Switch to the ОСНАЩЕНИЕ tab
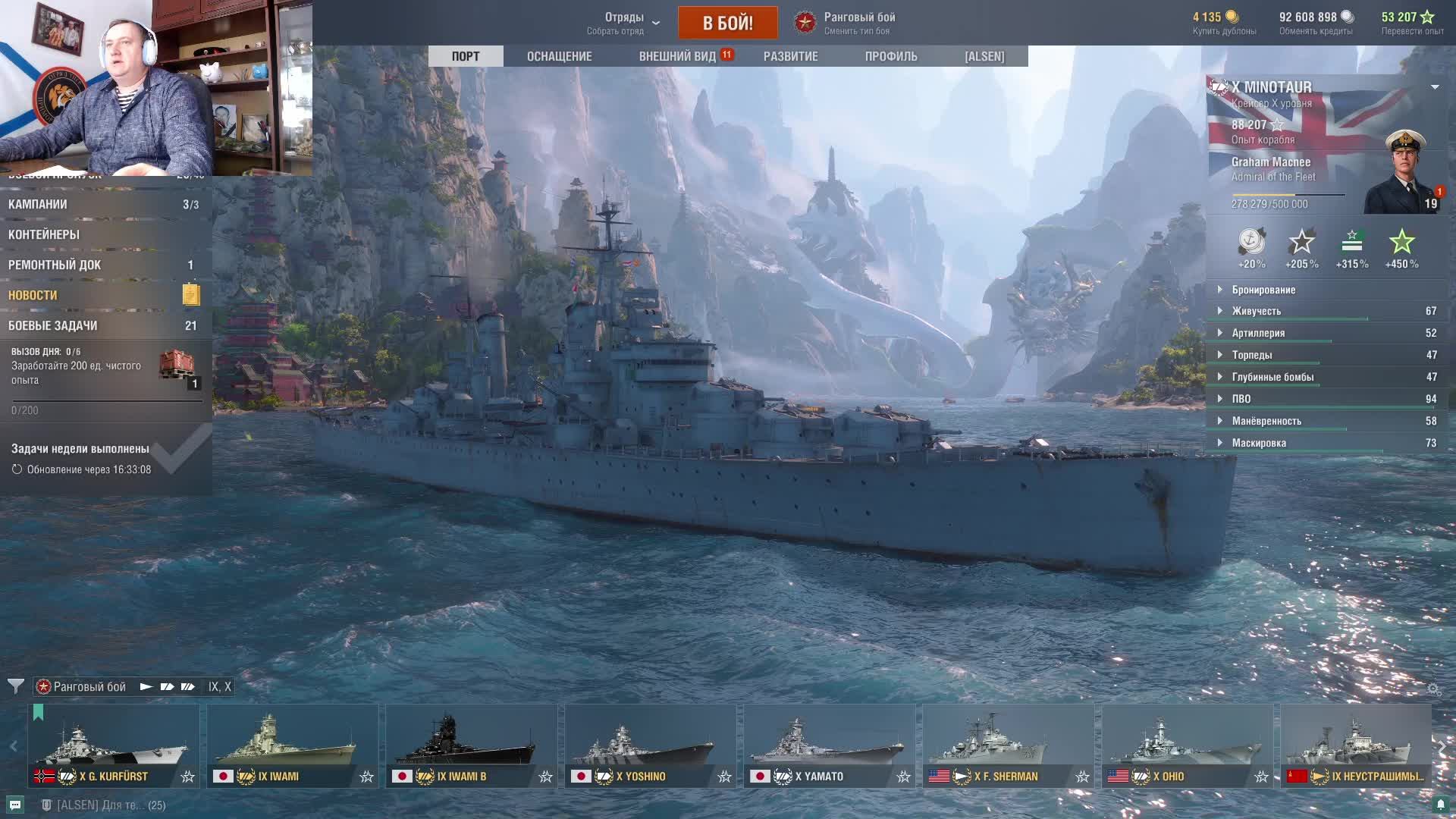The width and height of the screenshot is (1456, 819). click(559, 56)
